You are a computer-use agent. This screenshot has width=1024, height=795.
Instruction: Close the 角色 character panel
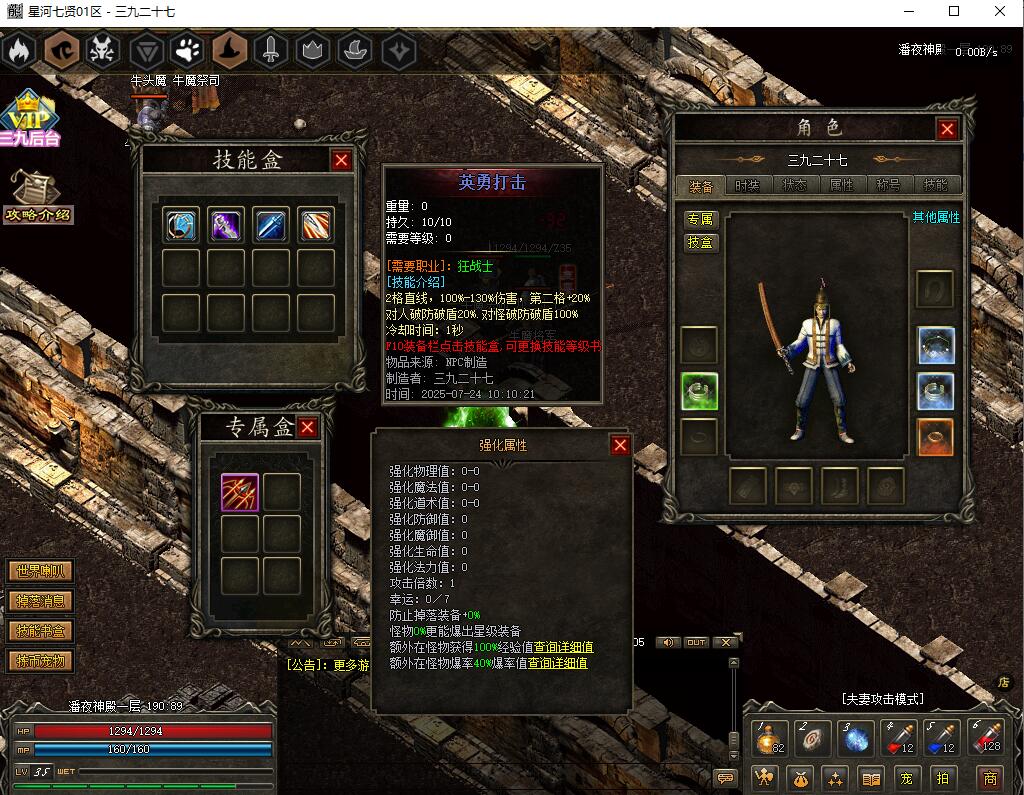coord(947,128)
